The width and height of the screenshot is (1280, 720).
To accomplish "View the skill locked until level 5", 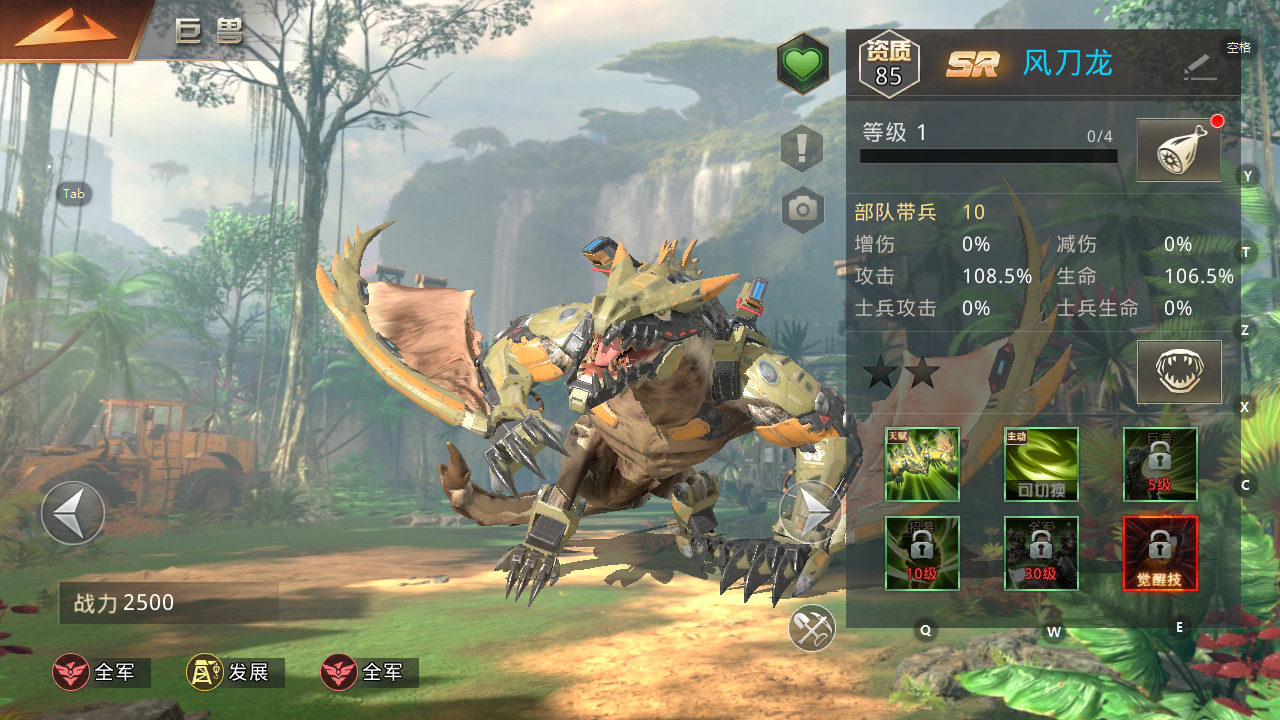I will click(x=1160, y=464).
